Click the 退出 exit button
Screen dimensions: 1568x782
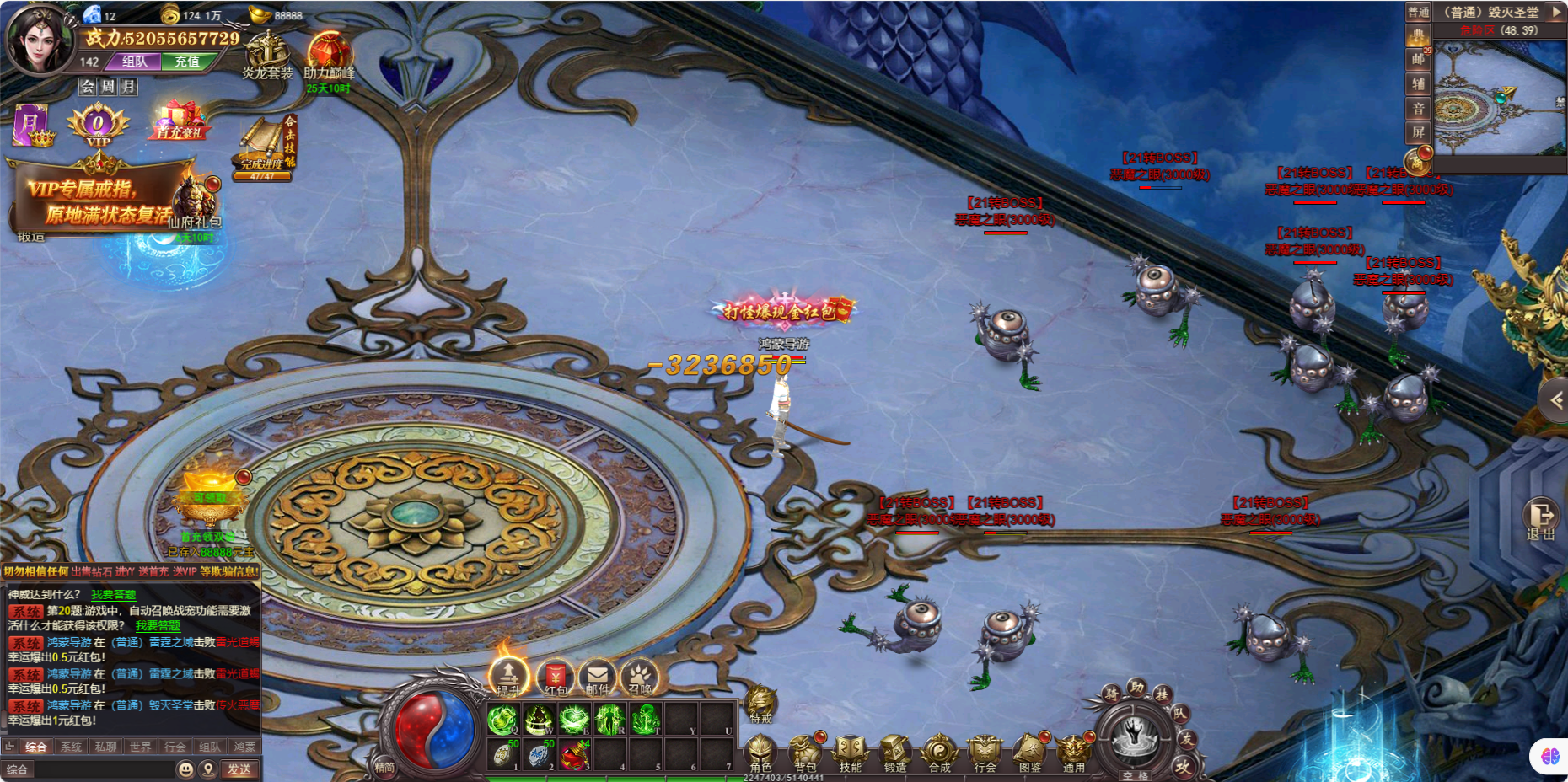pos(1540,518)
